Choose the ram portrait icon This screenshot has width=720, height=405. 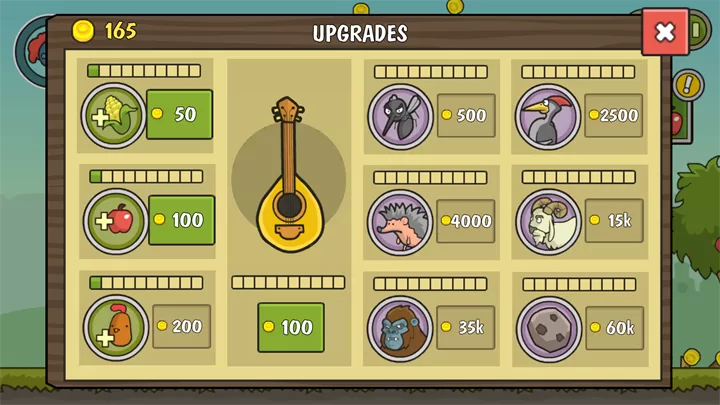pos(548,222)
